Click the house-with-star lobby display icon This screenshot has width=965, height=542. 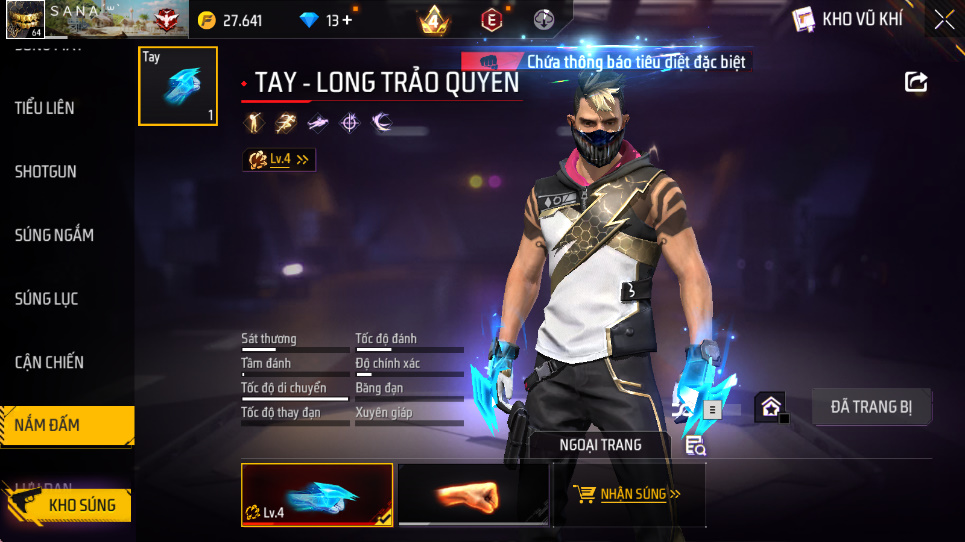[770, 407]
